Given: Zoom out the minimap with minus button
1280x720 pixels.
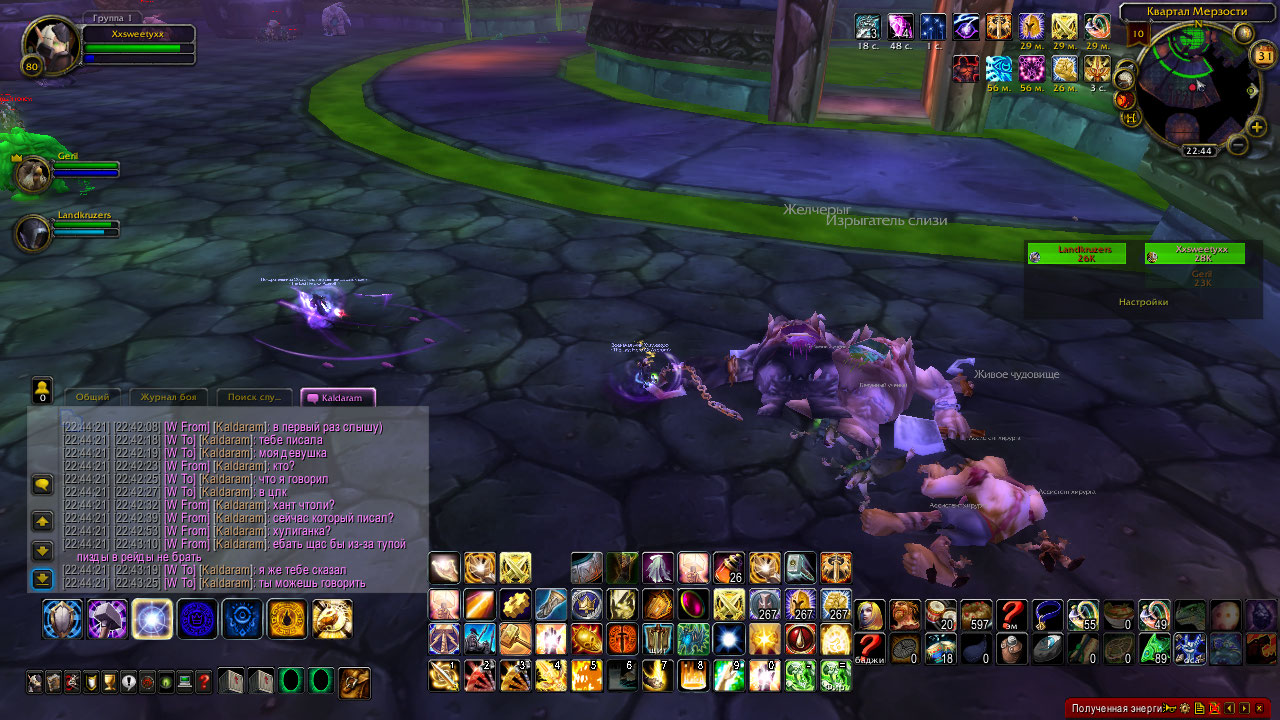Looking at the screenshot, I should click(1237, 145).
